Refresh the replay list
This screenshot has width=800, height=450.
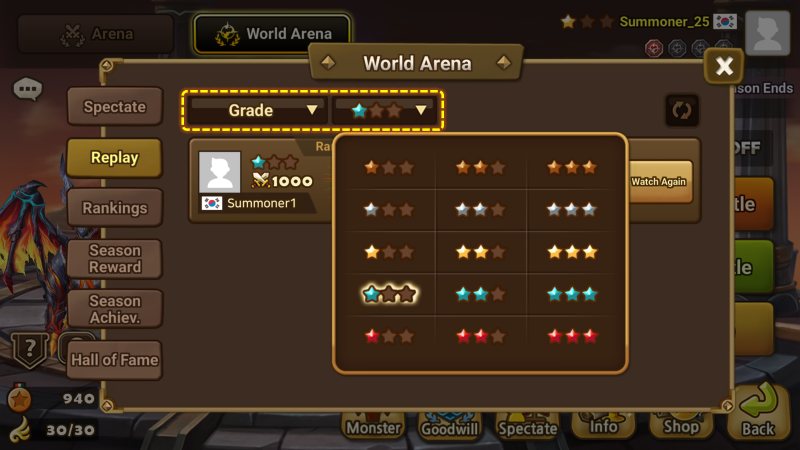pyautogui.click(x=682, y=110)
